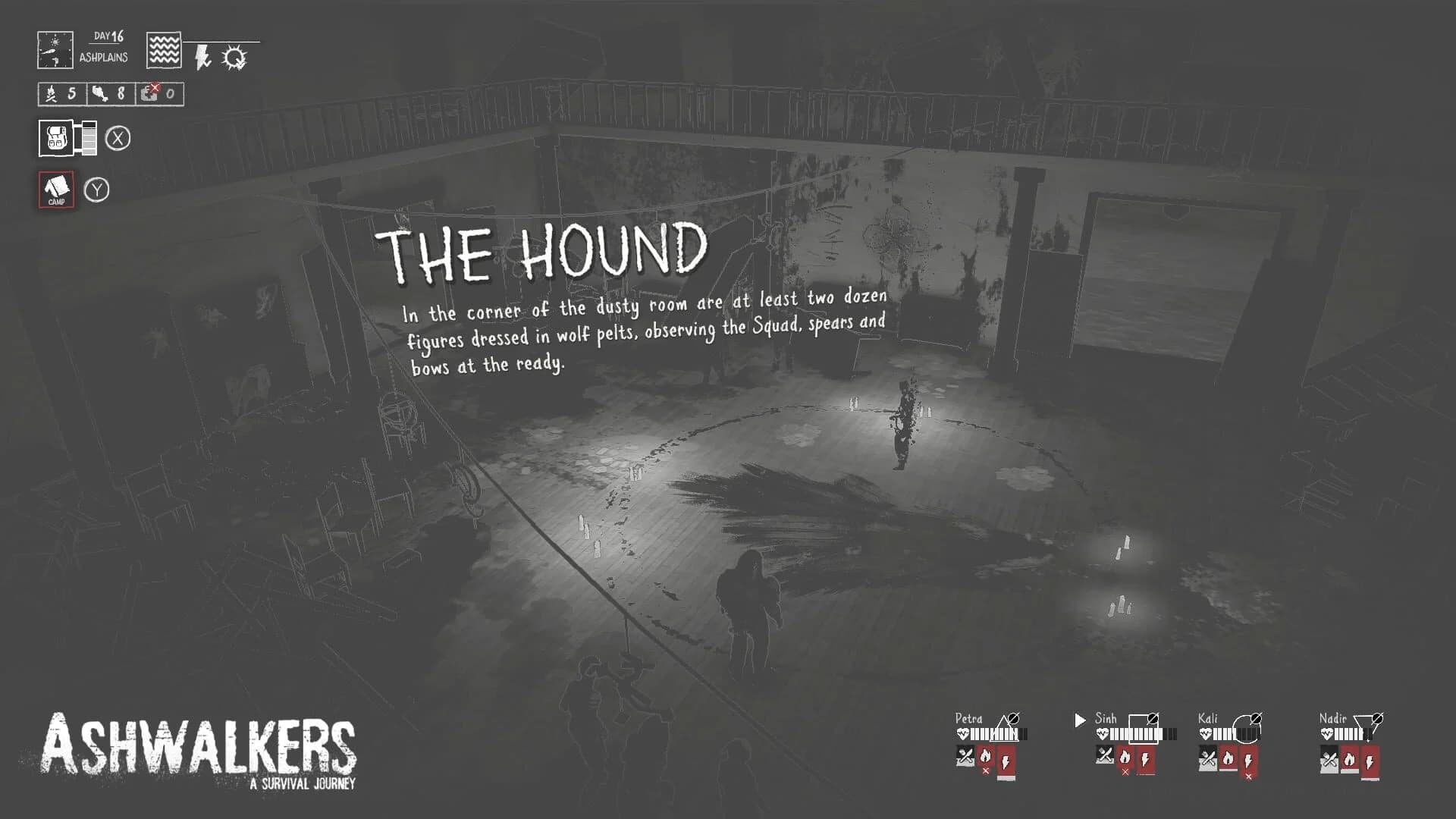Viewport: 1456px width, 819px height.
Task: Click Nadir's energy lightning icon
Action: coord(1370,761)
